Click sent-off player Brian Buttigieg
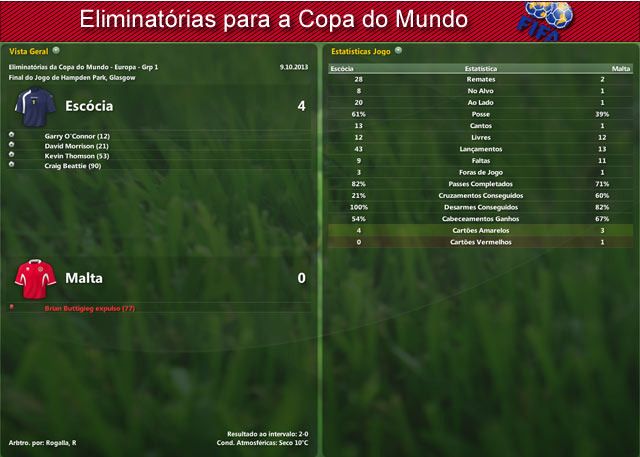 coord(90,309)
